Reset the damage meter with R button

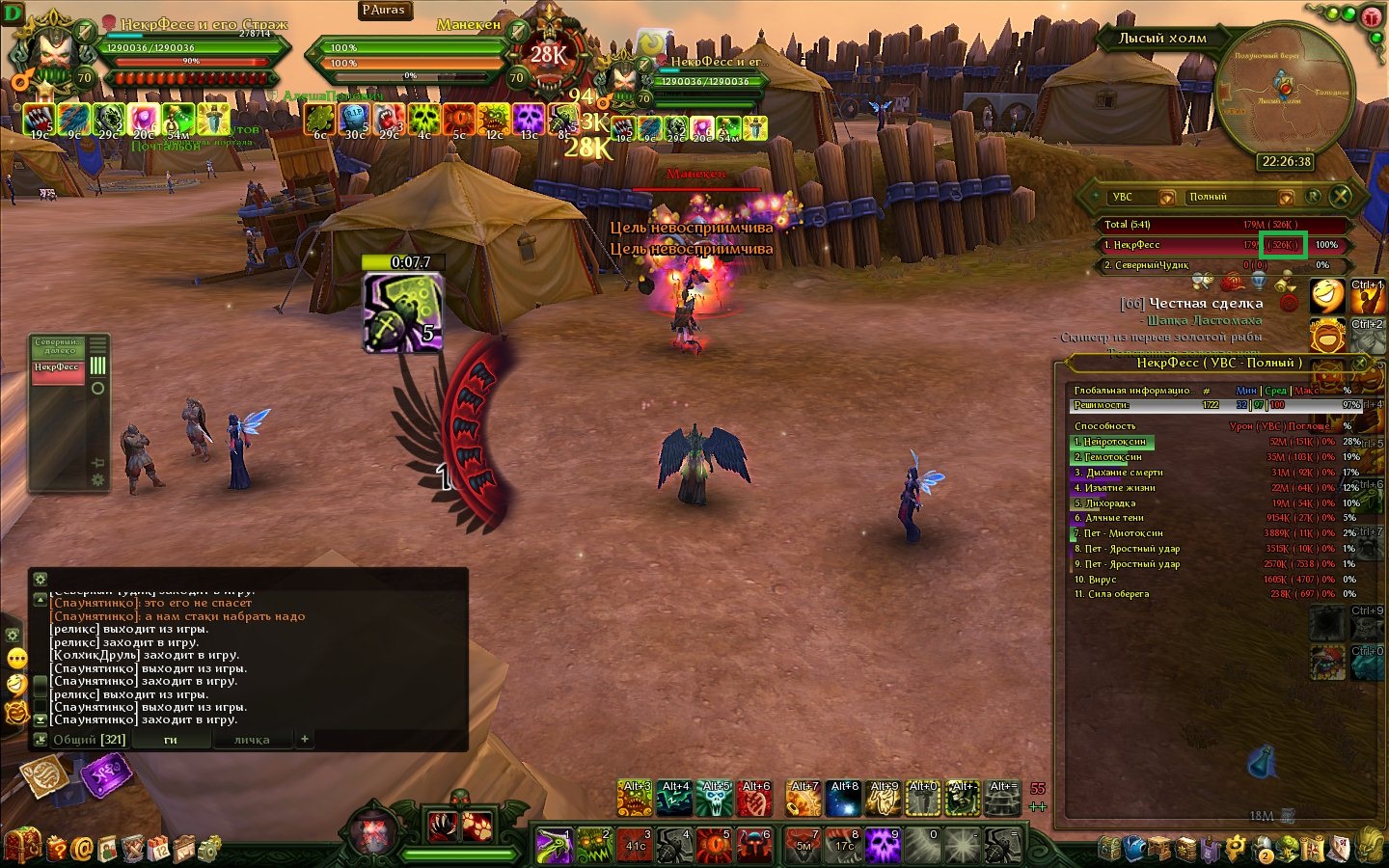click(1313, 197)
